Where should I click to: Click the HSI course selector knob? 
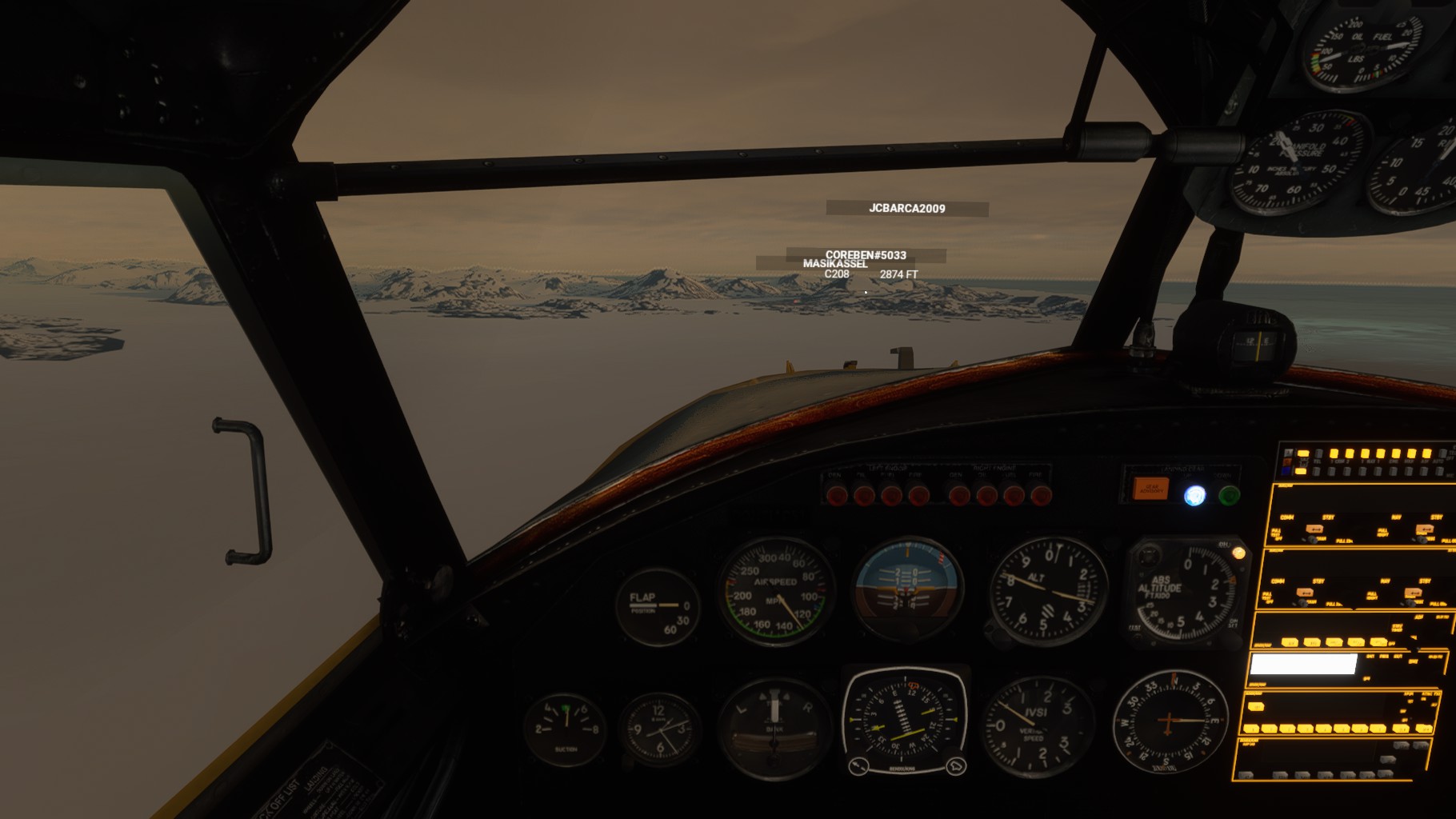[x=858, y=766]
